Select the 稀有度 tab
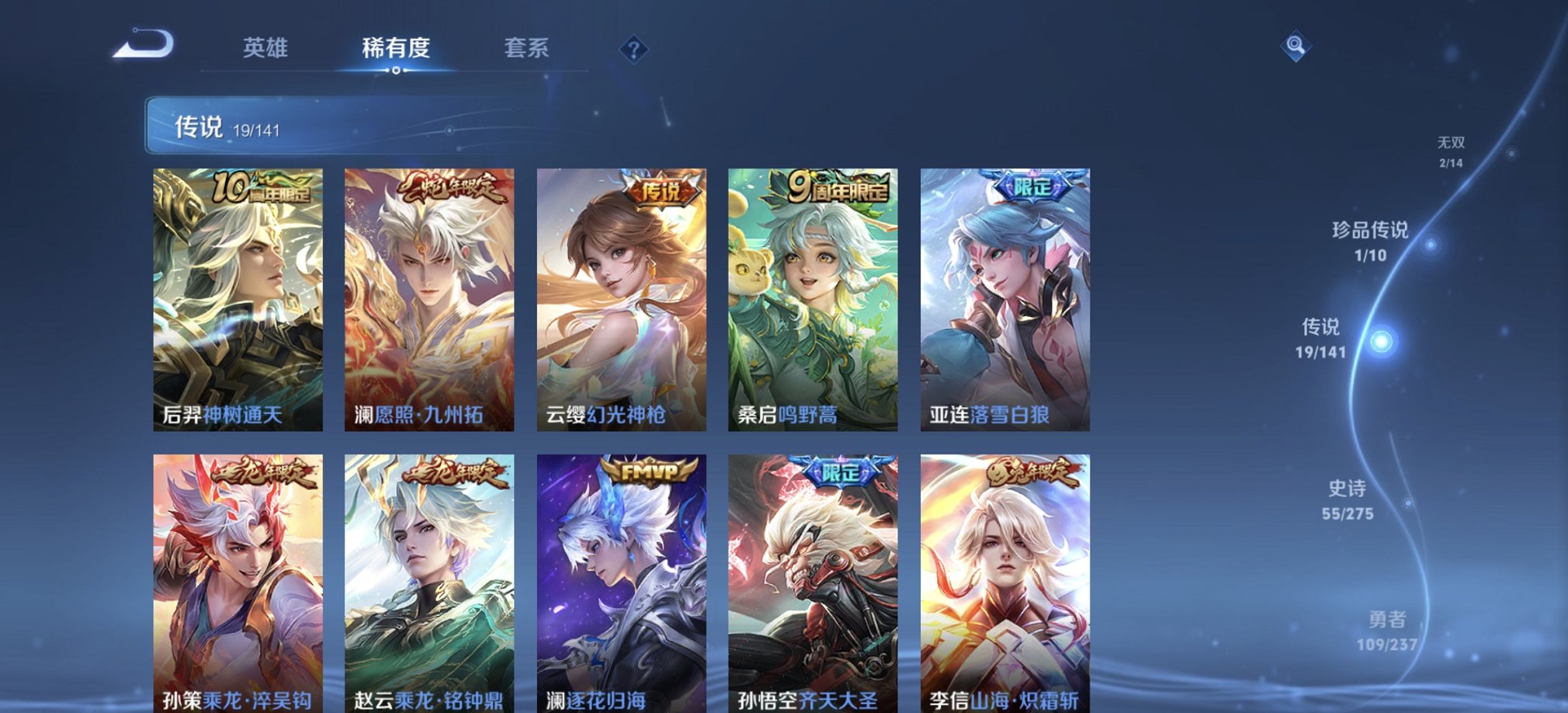The height and width of the screenshot is (713, 1568). coord(397,48)
